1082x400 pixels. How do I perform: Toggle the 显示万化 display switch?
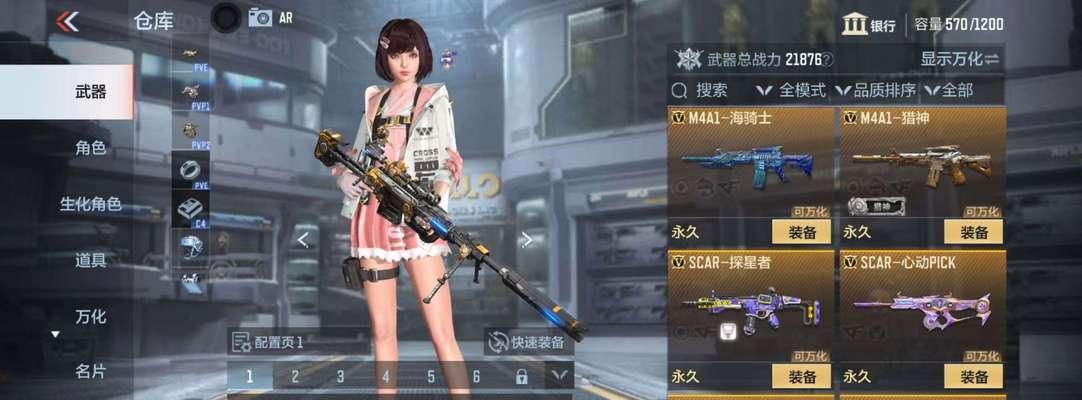[959, 59]
